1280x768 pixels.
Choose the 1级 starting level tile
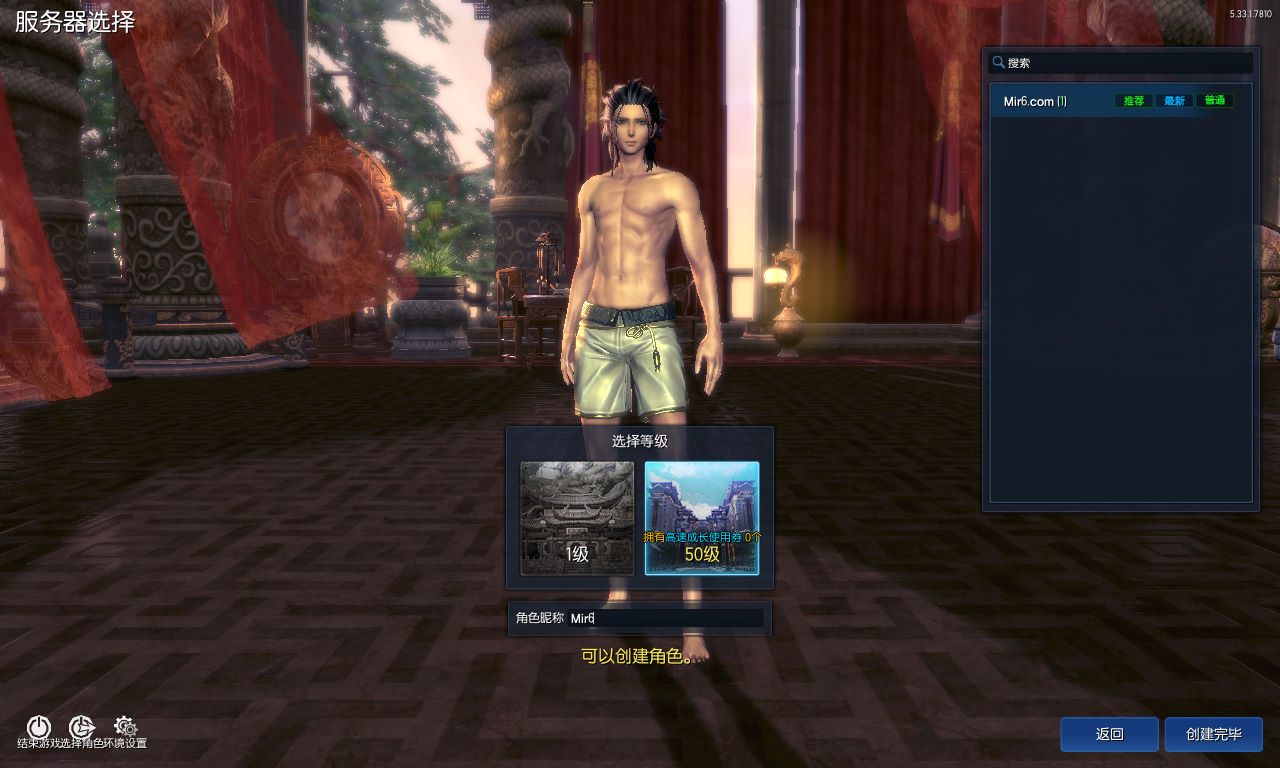pos(577,518)
